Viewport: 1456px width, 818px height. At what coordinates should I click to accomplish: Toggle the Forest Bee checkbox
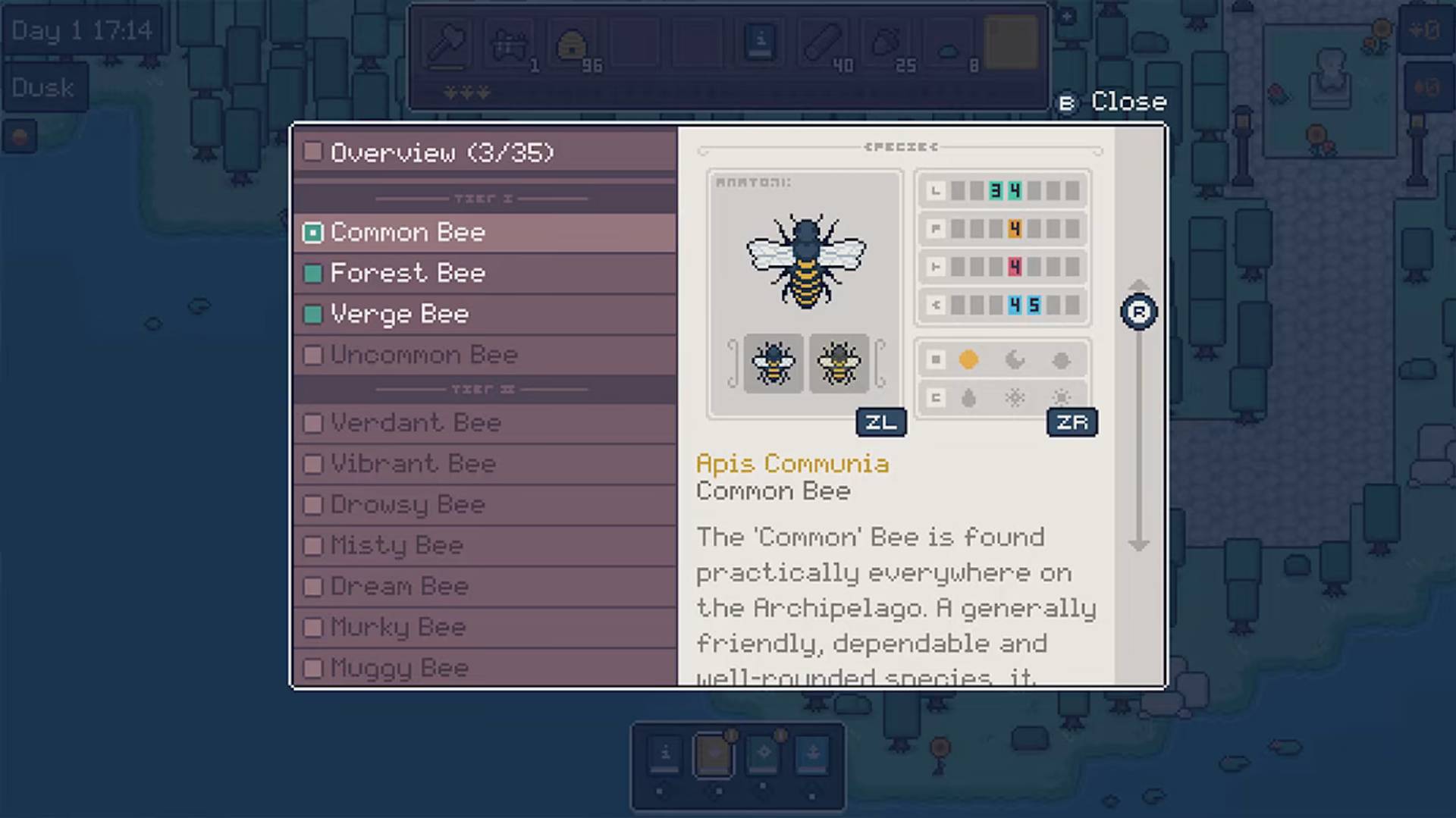point(313,273)
